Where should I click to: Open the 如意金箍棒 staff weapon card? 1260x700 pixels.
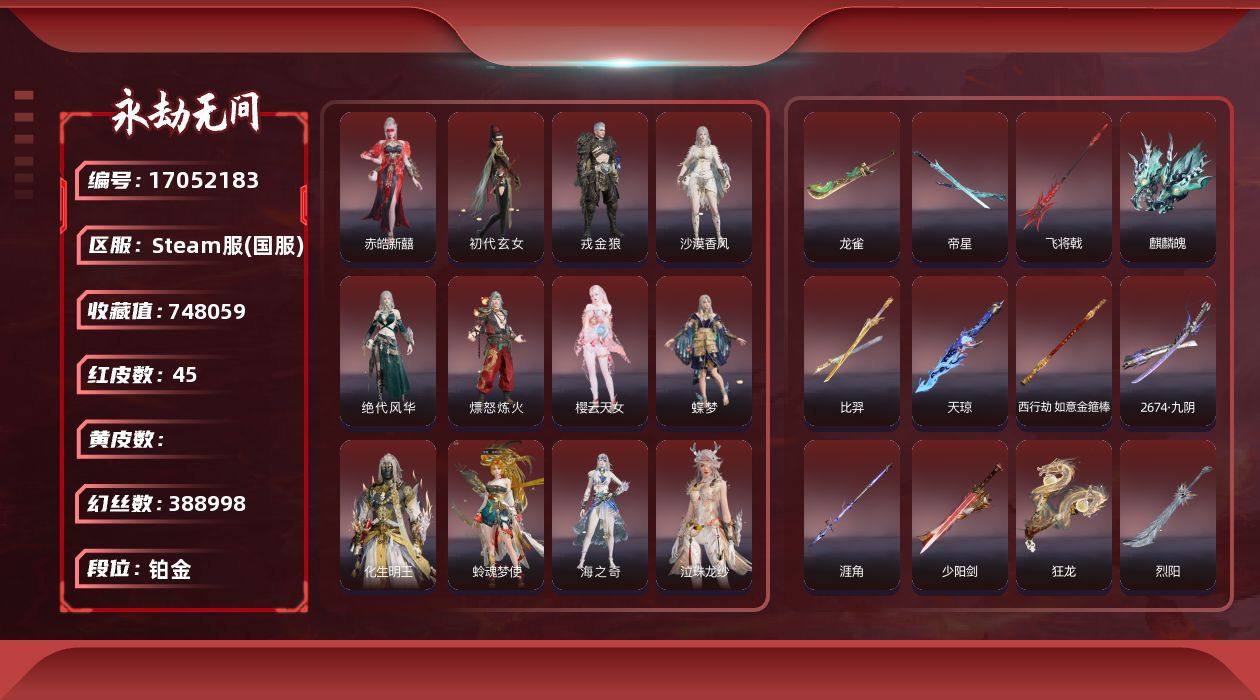[1064, 350]
